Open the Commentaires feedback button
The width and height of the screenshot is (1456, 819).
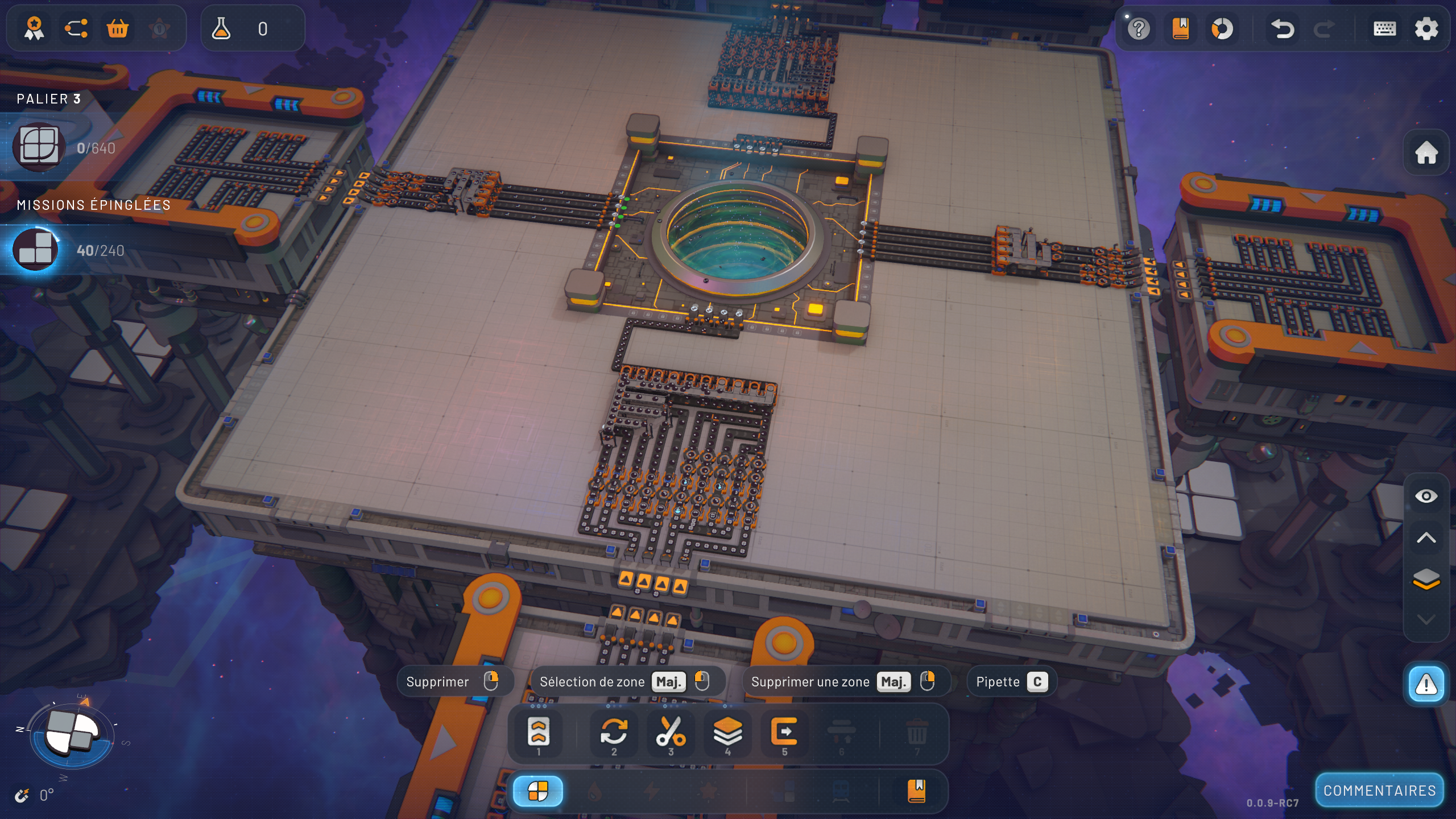click(1379, 791)
